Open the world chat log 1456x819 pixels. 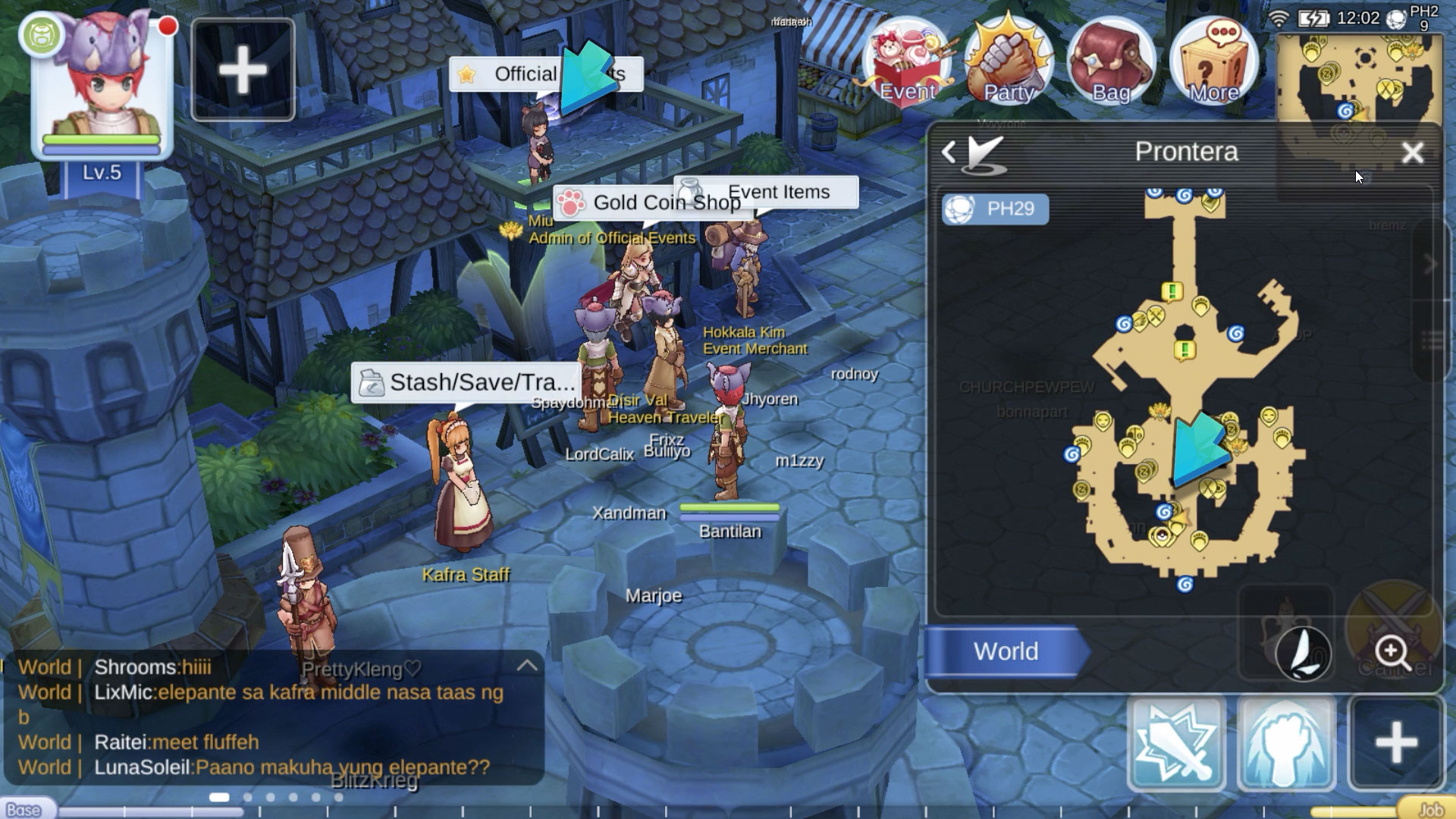coord(258,717)
